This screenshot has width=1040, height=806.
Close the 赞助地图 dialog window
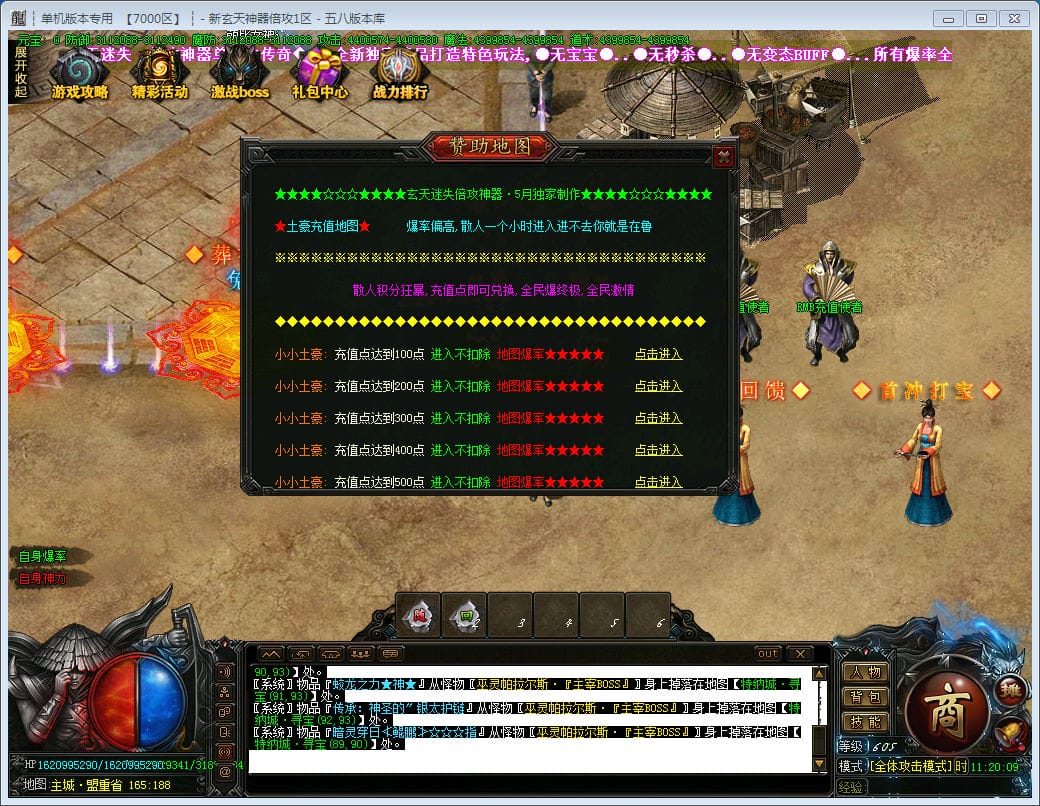(724, 156)
